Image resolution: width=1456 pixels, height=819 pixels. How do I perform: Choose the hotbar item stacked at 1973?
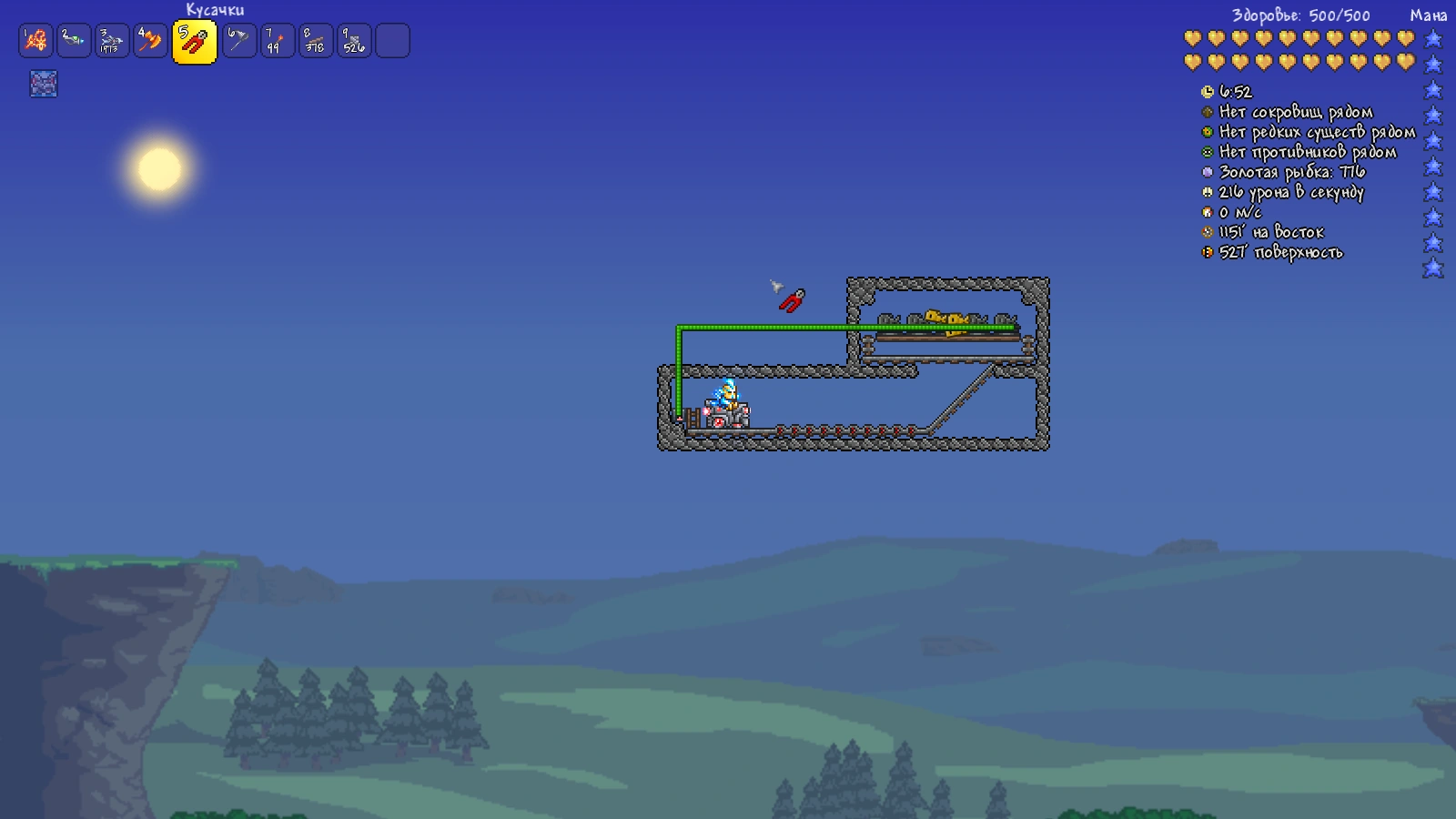click(112, 41)
